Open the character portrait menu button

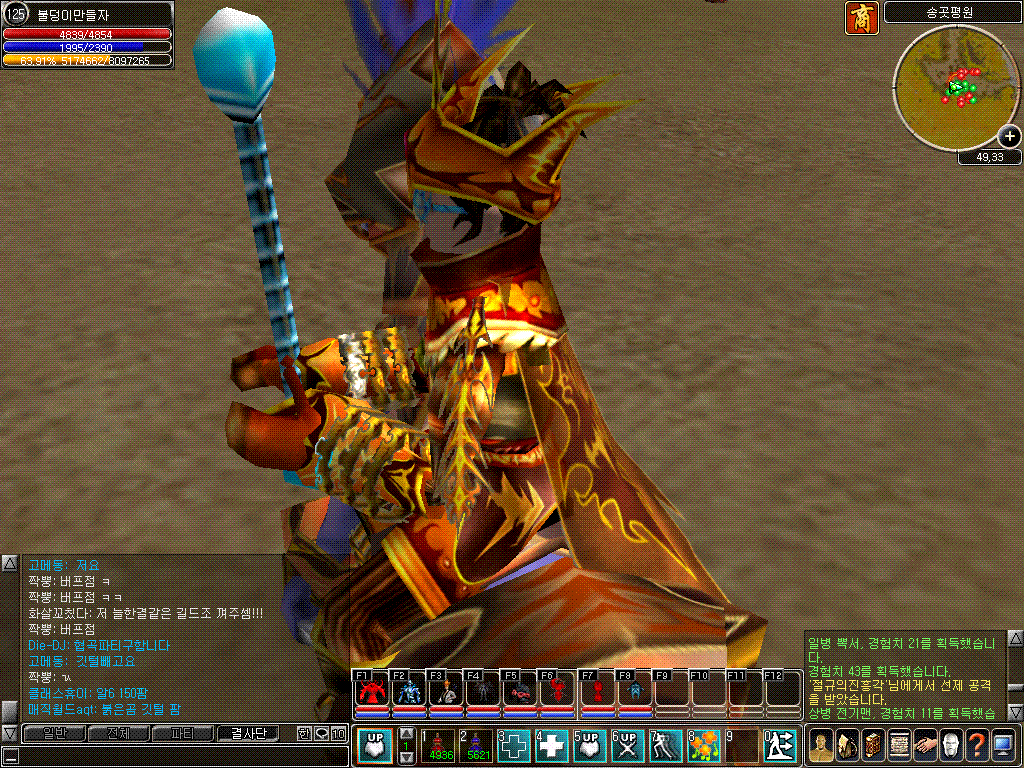[821, 746]
